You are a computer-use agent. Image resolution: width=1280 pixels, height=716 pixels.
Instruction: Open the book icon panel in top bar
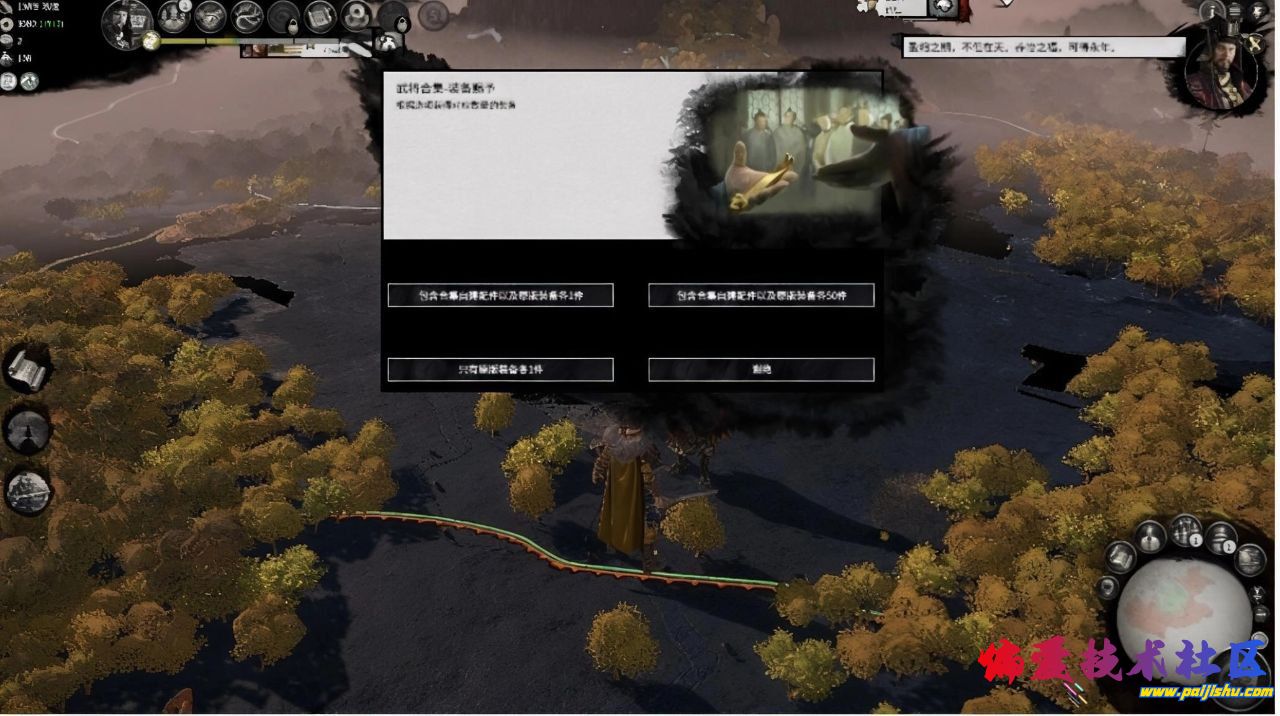(x=319, y=17)
